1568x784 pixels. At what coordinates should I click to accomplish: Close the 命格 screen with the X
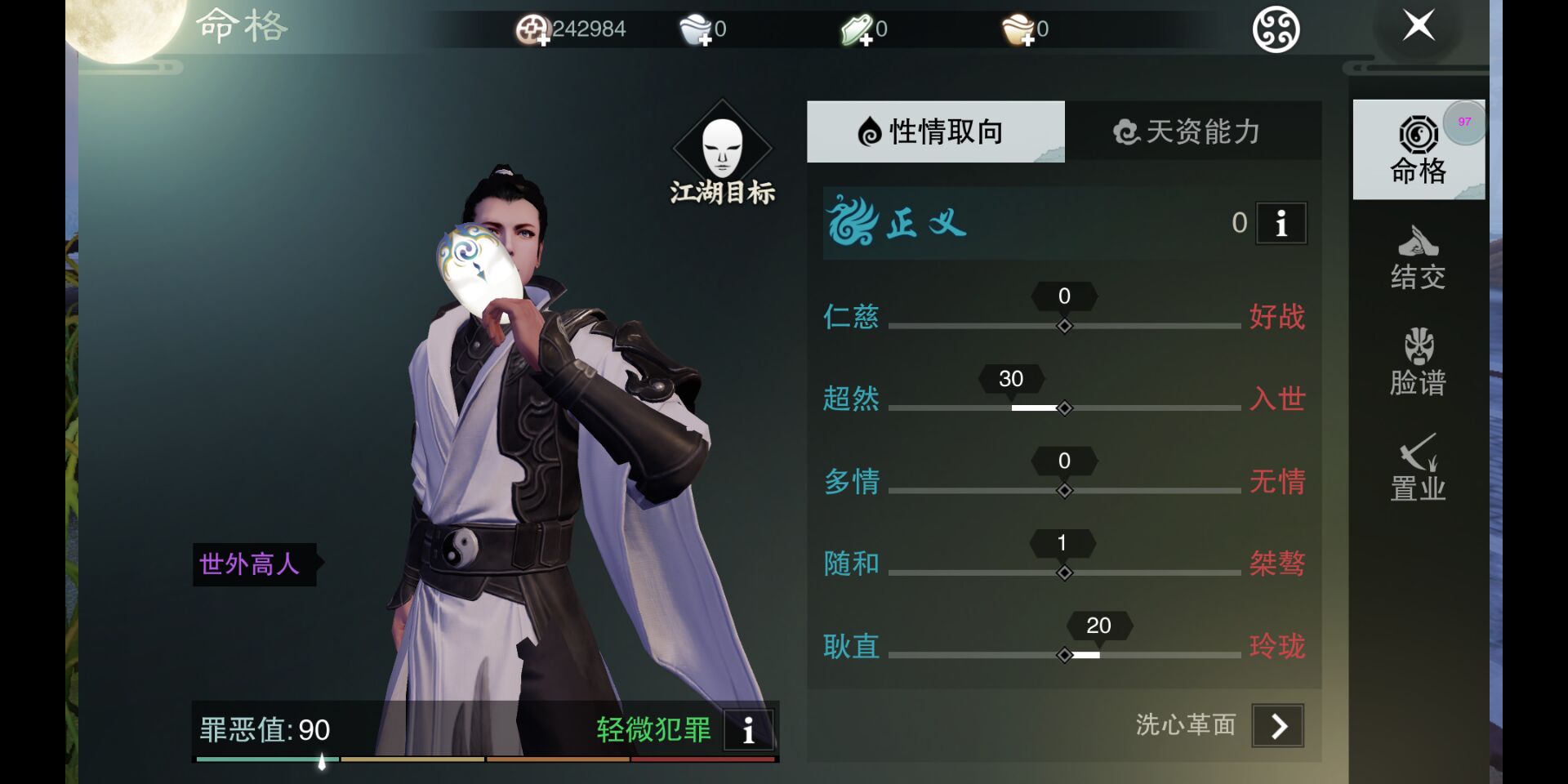pyautogui.click(x=1419, y=26)
